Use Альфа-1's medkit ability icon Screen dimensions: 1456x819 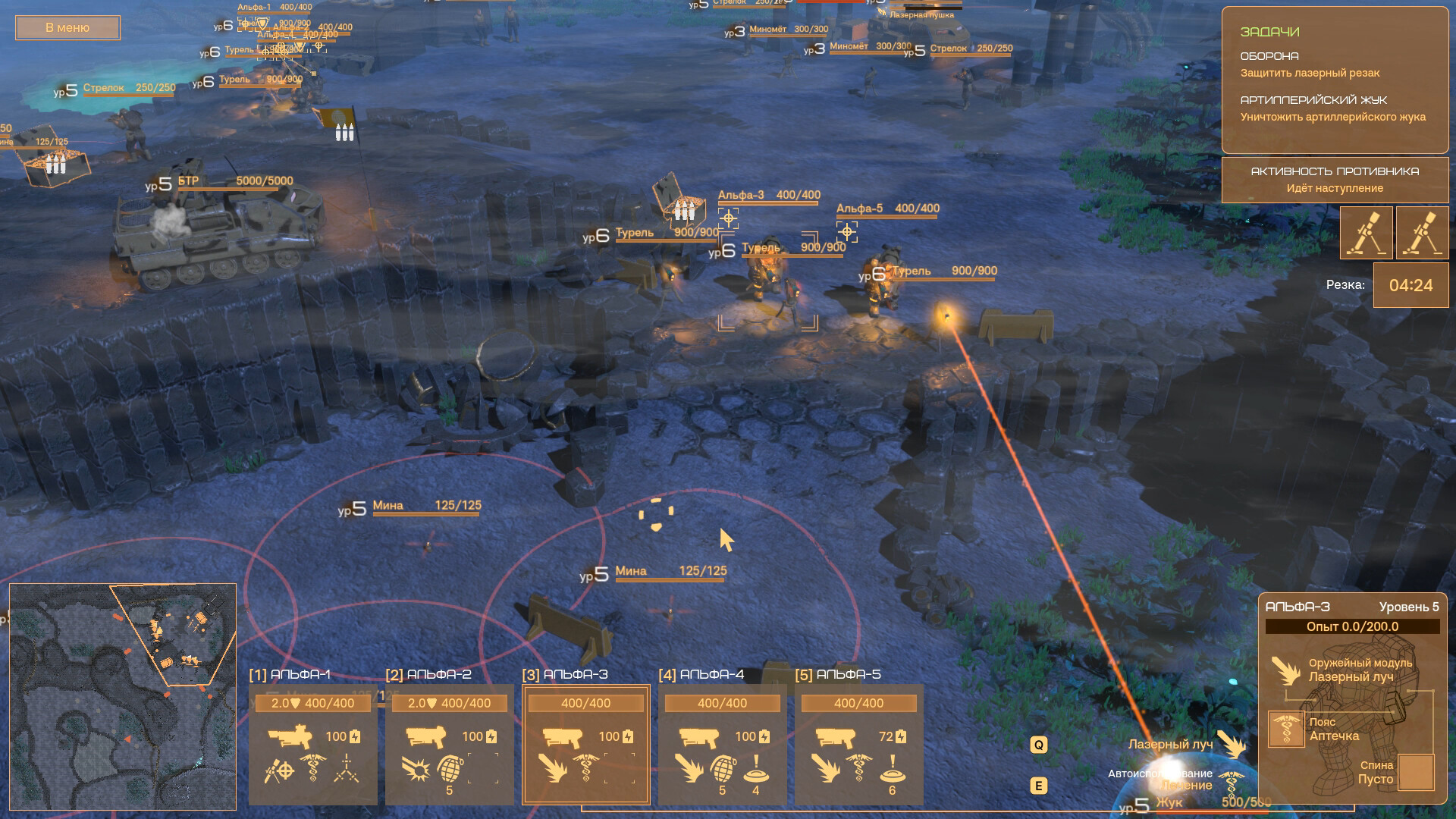click(x=312, y=769)
